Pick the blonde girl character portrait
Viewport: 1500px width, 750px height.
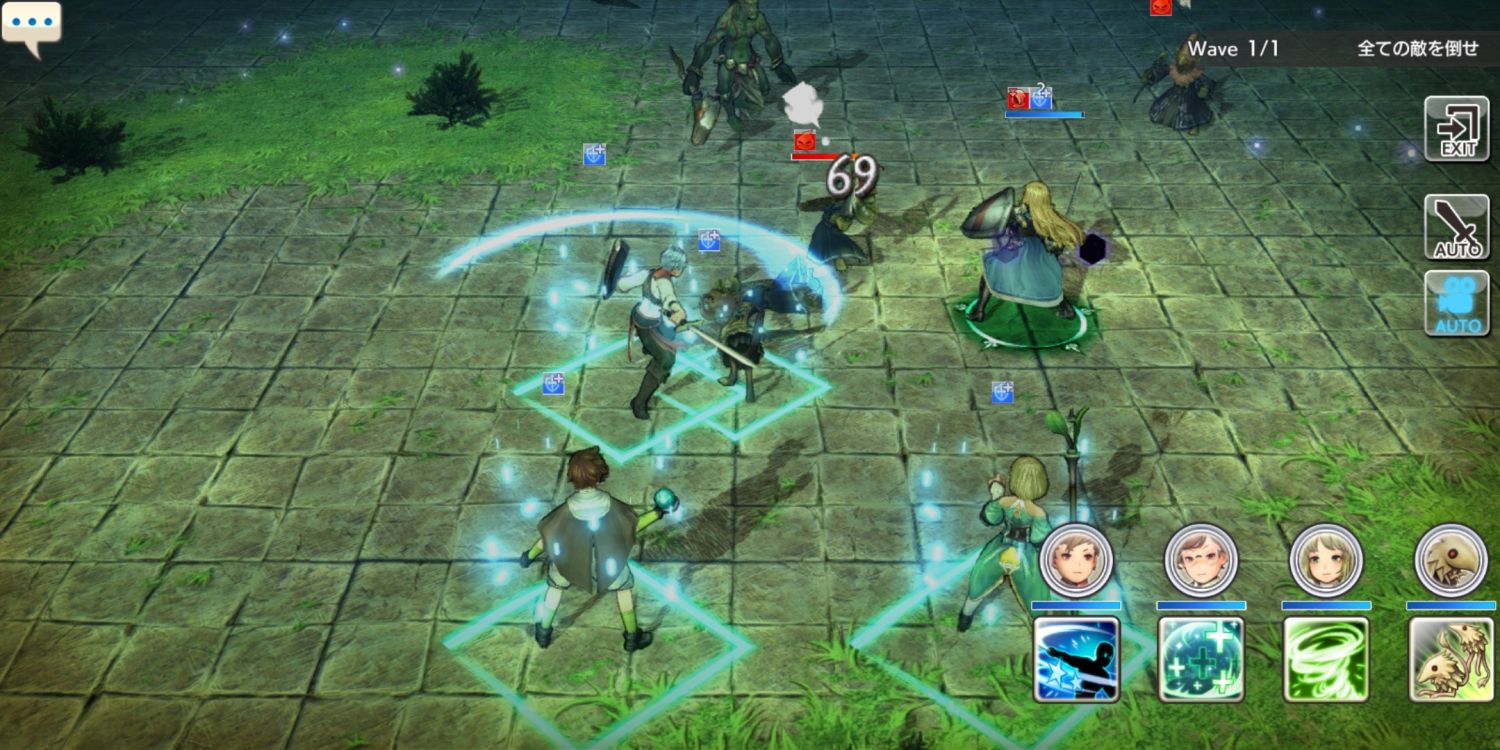(x=1326, y=560)
